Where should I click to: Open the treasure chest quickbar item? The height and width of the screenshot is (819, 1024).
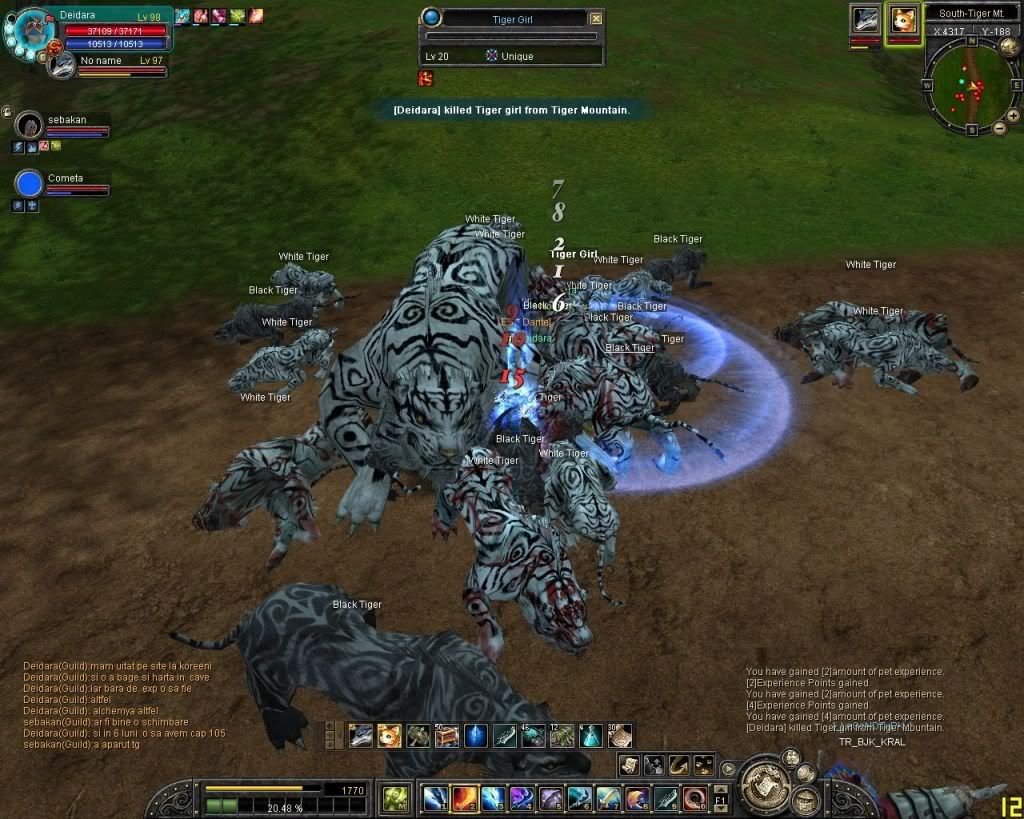[447, 736]
